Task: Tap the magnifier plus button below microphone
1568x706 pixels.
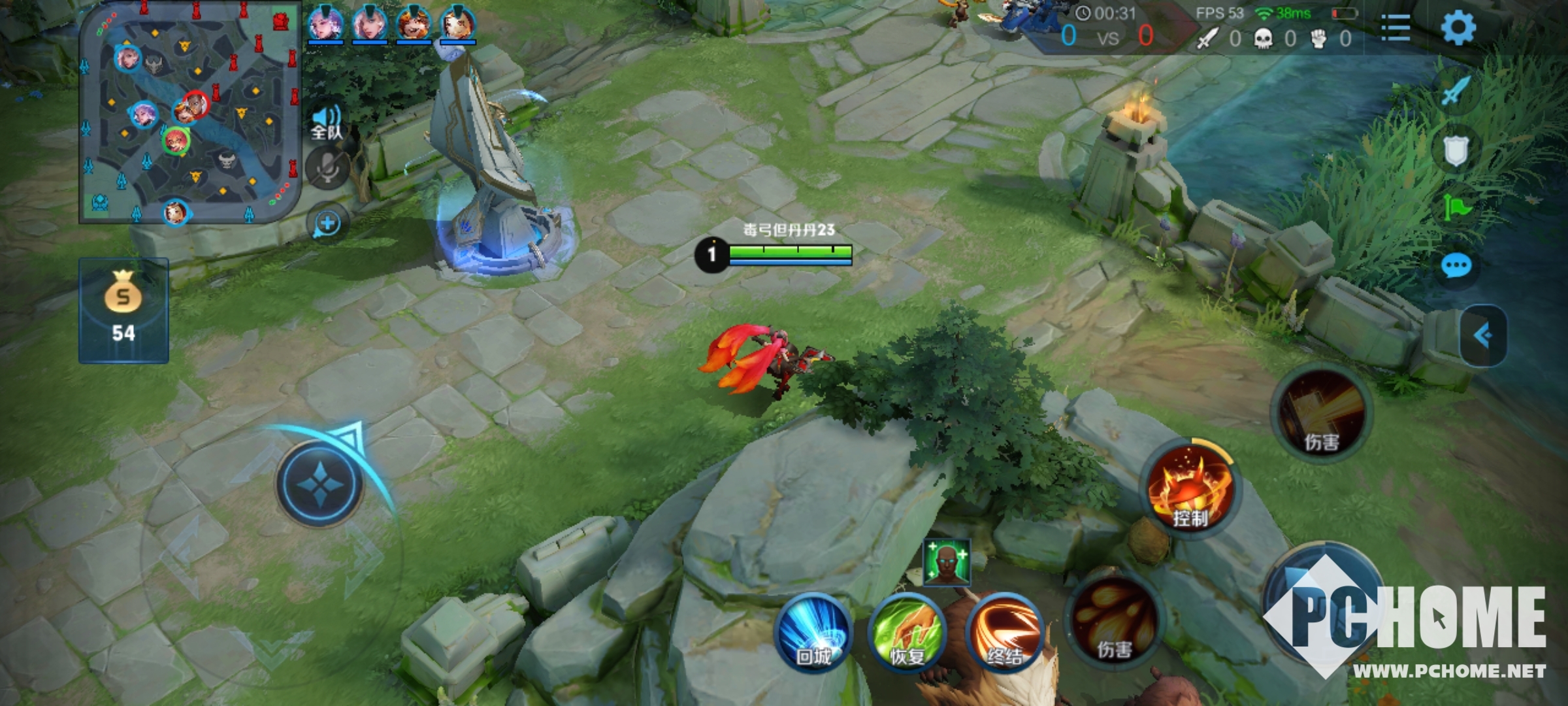Action: point(327,224)
